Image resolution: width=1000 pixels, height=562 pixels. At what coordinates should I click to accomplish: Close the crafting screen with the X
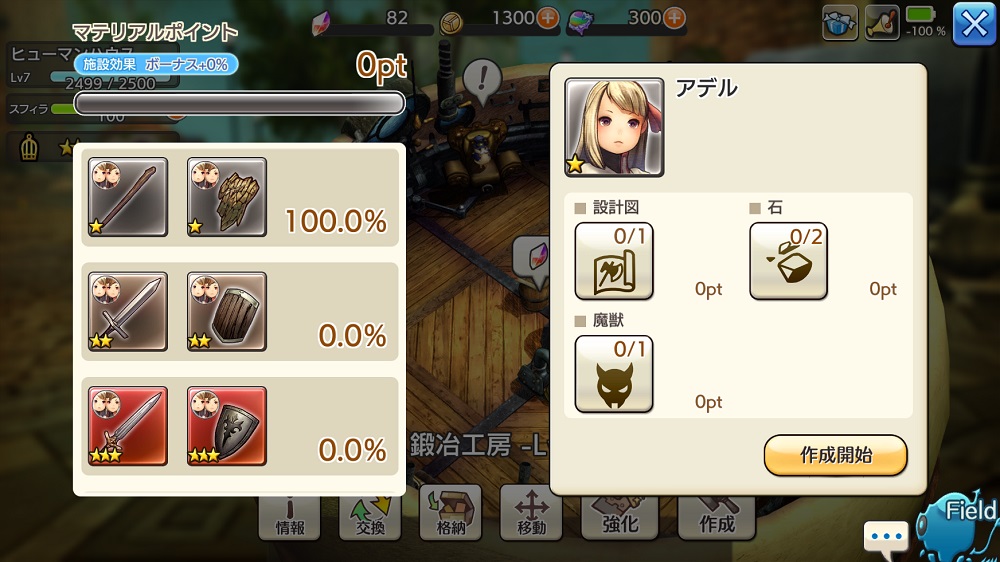[x=974, y=24]
